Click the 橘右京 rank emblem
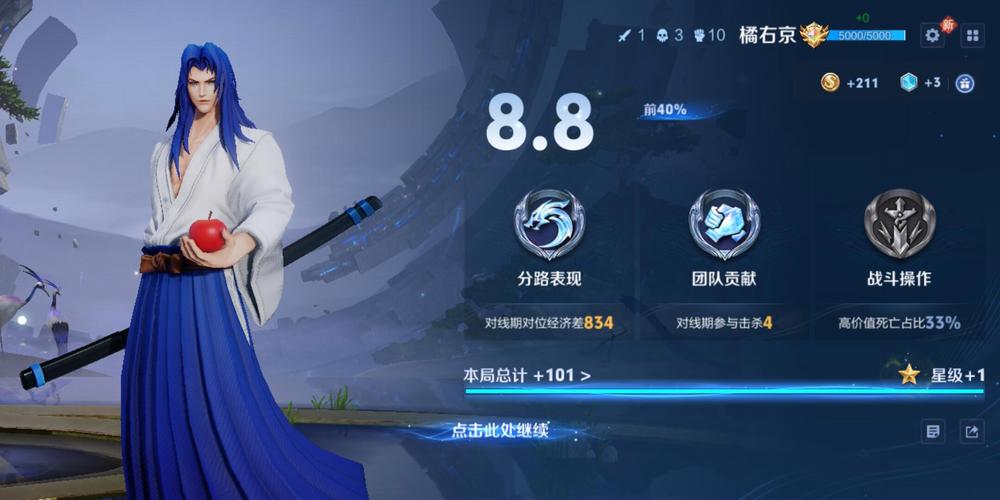Image resolution: width=1000 pixels, height=500 pixels. point(814,35)
